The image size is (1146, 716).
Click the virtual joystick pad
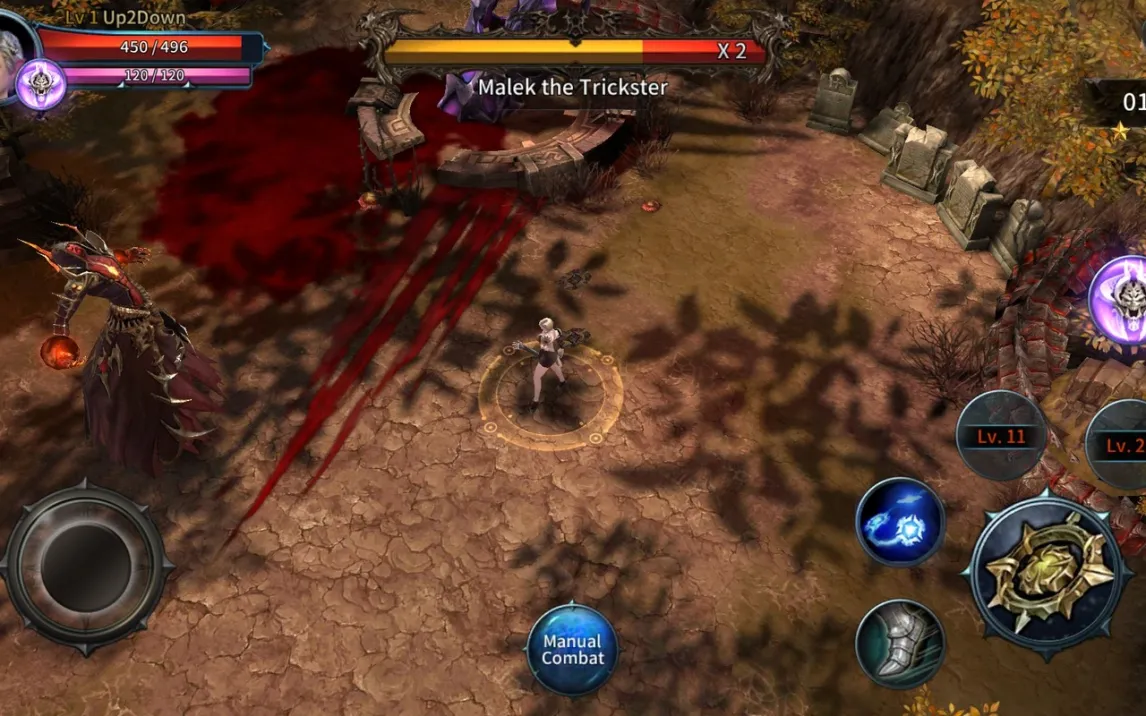tap(85, 566)
